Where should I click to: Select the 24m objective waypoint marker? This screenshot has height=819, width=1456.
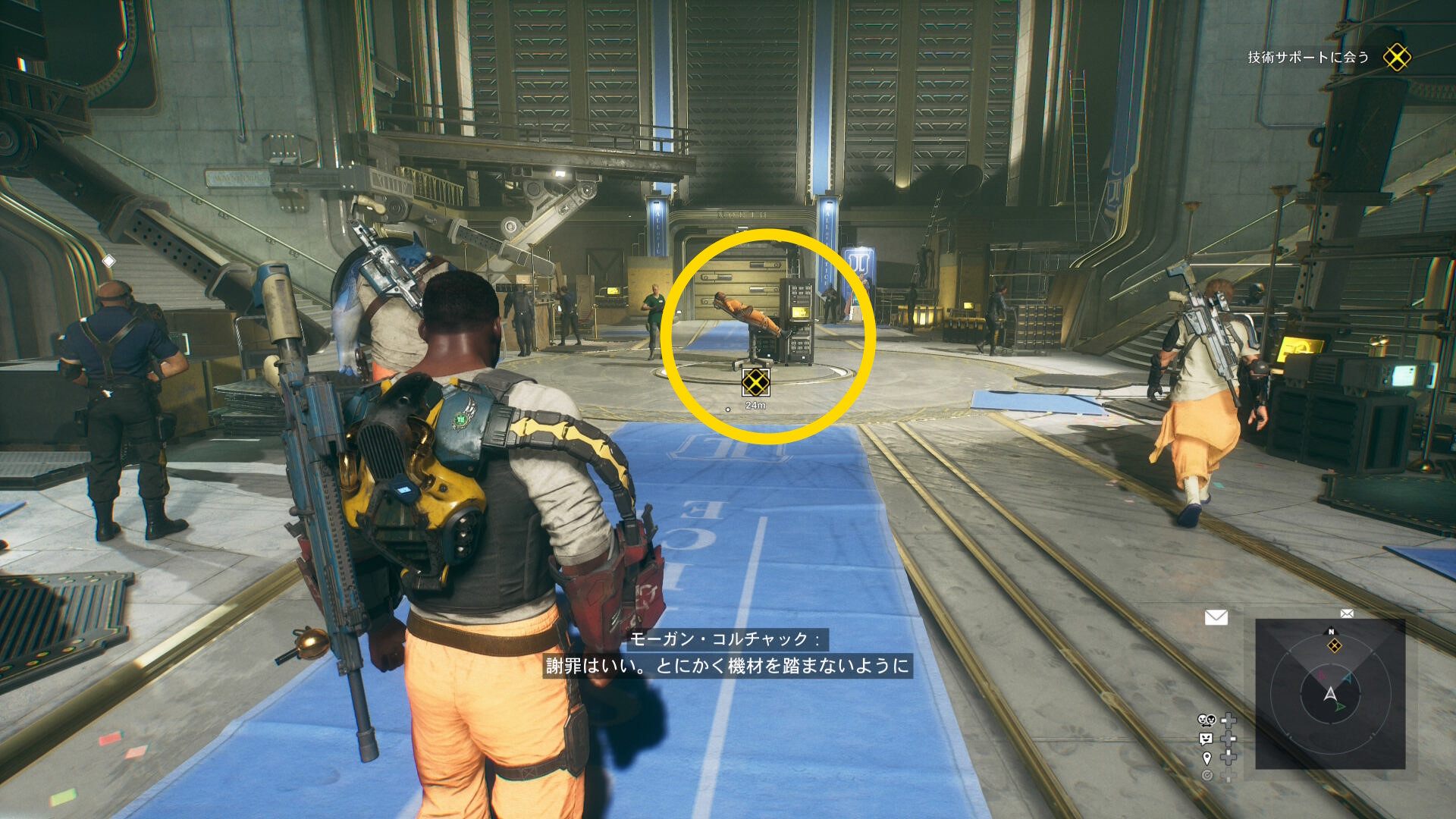click(755, 383)
